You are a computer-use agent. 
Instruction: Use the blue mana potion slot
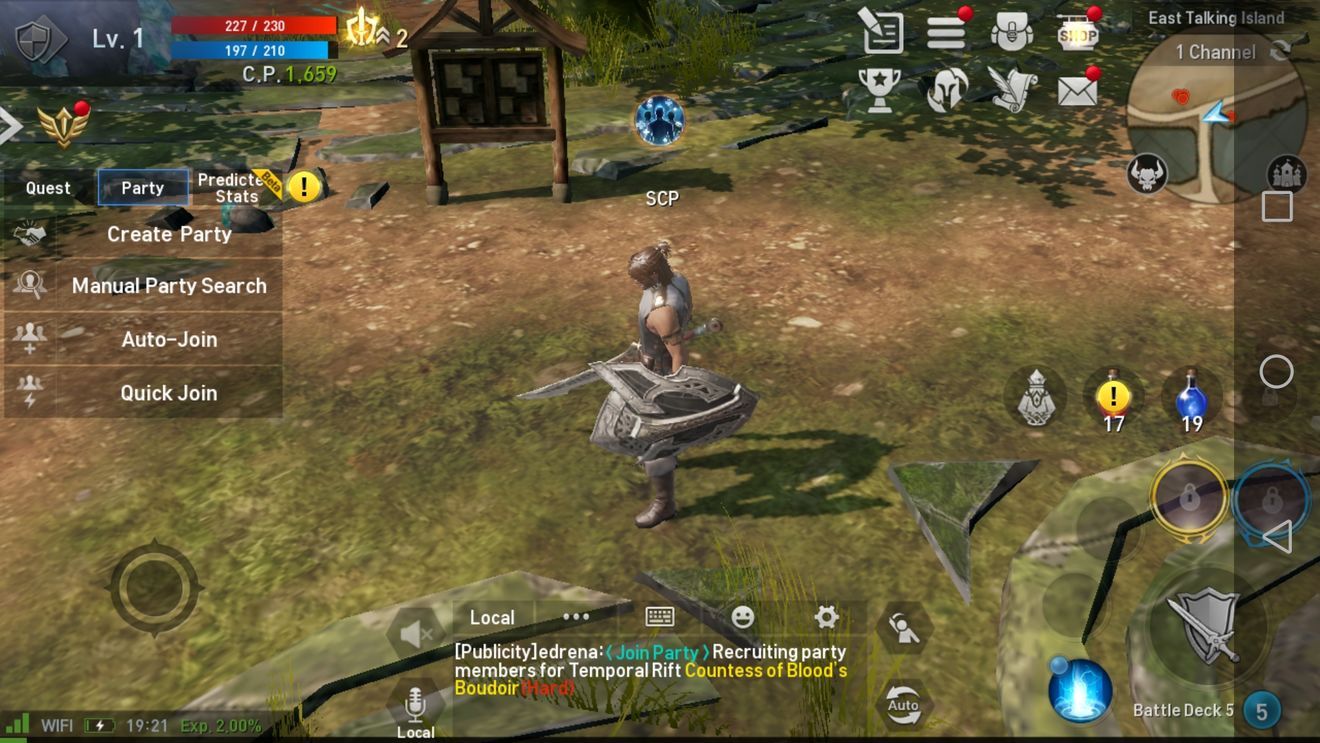point(1191,397)
